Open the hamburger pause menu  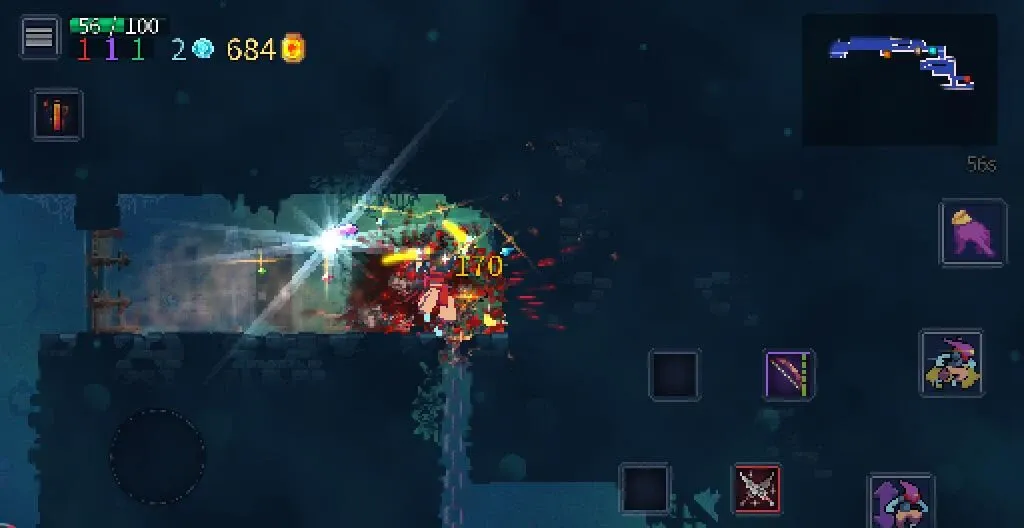(39, 37)
